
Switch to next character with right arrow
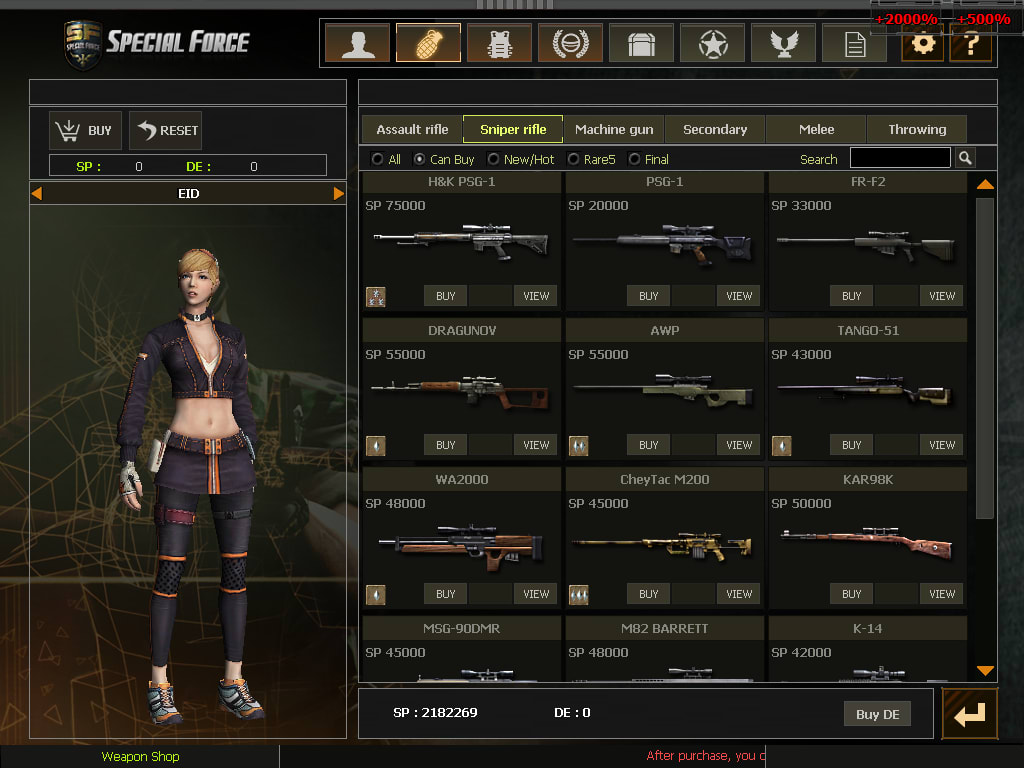[x=338, y=193]
